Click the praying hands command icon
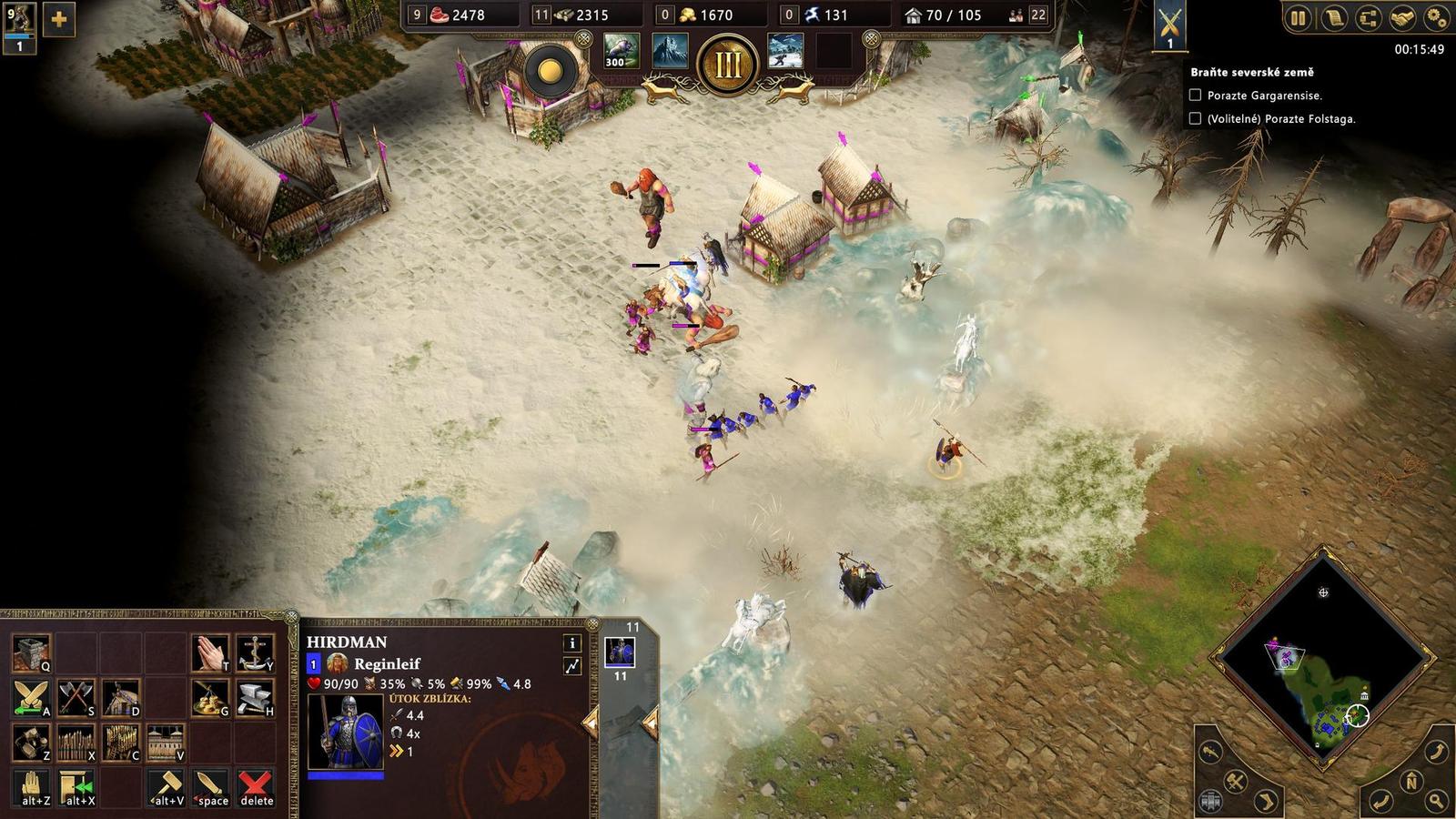 tap(211, 650)
